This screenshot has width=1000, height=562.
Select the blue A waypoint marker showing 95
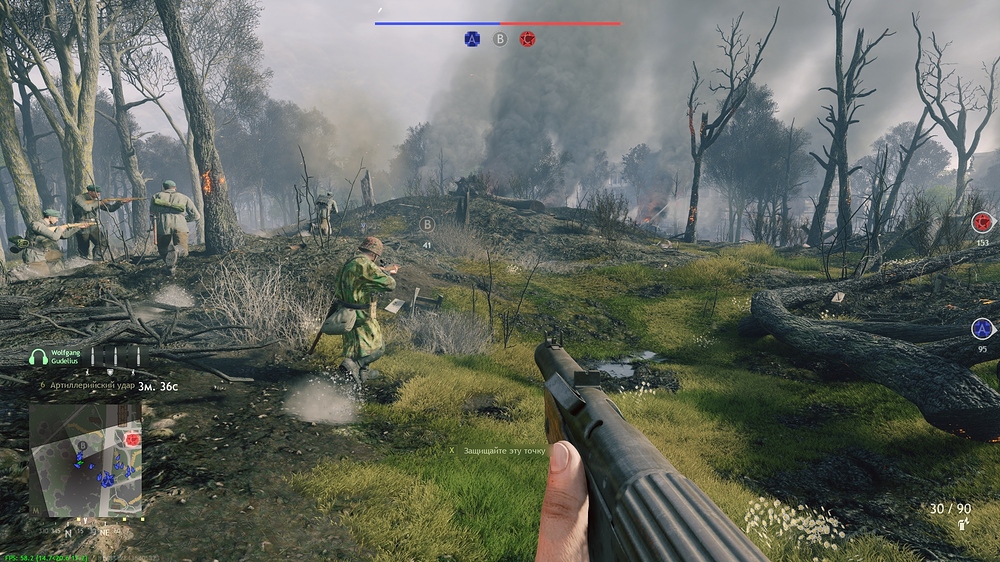(x=982, y=329)
